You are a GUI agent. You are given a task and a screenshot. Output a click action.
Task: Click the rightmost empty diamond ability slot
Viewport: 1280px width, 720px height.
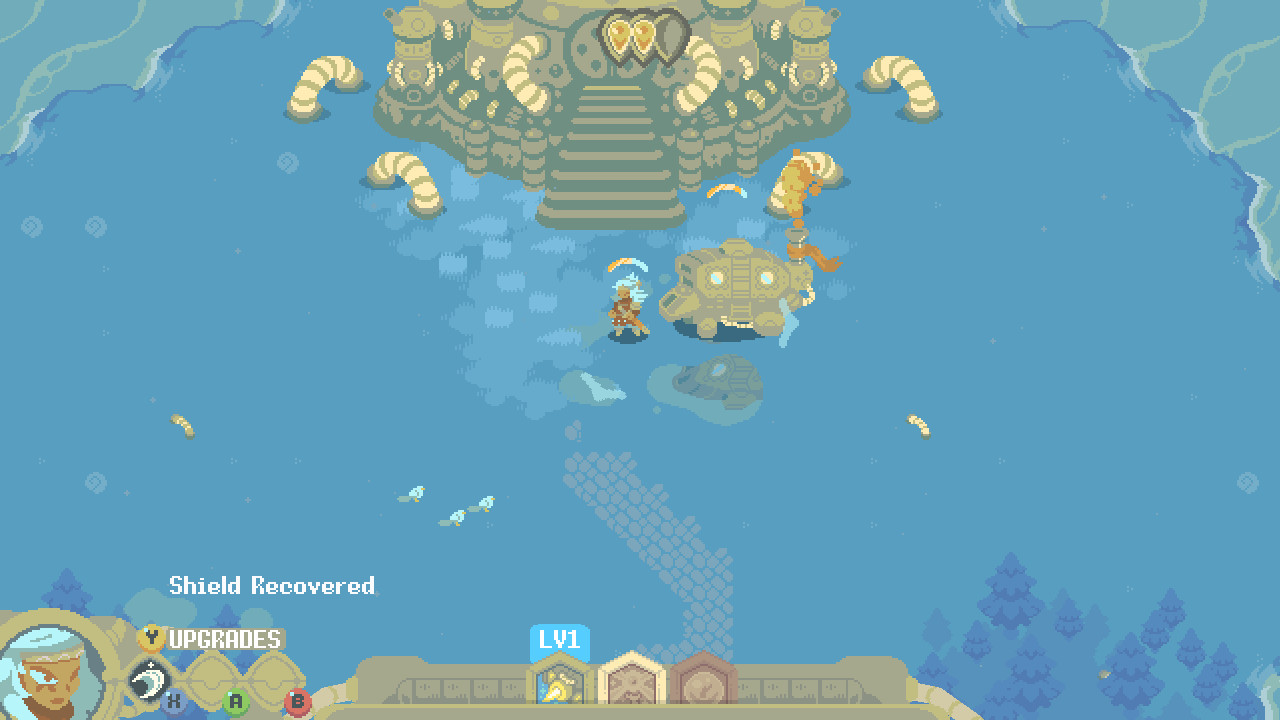272,678
